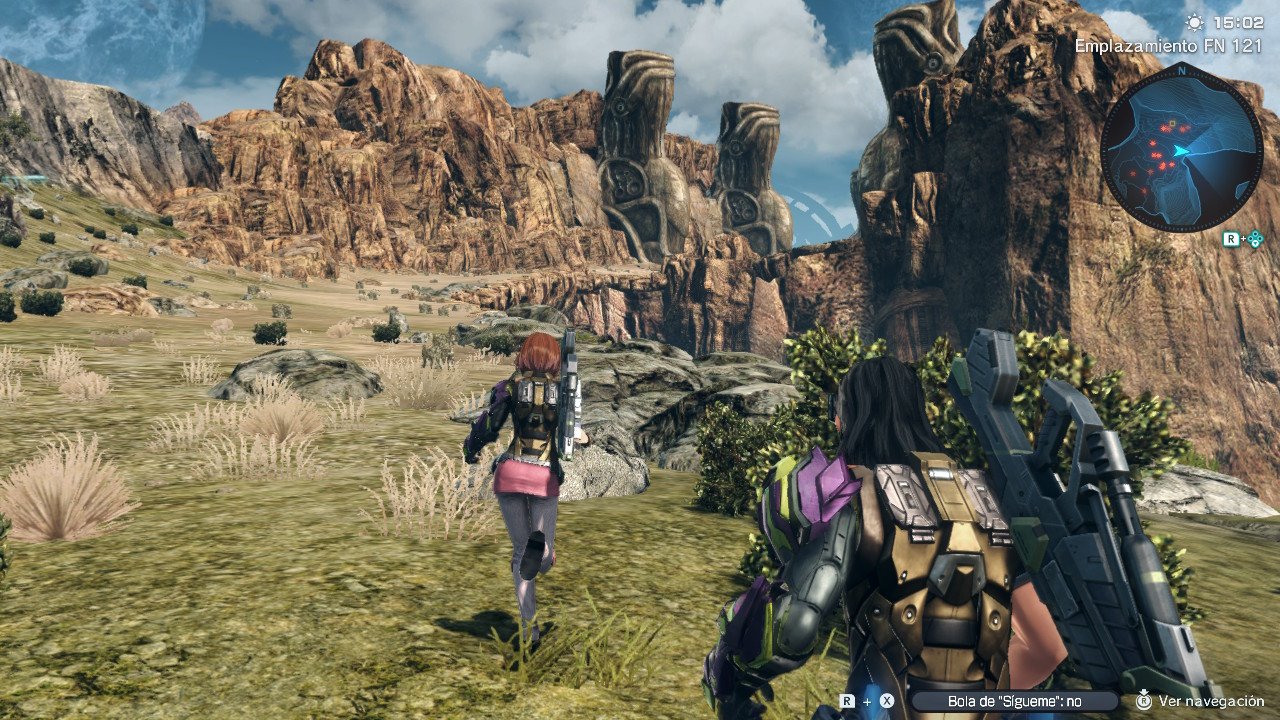Click the R button icon in the bottom-left prompt
This screenshot has height=720, width=1280.
(847, 702)
